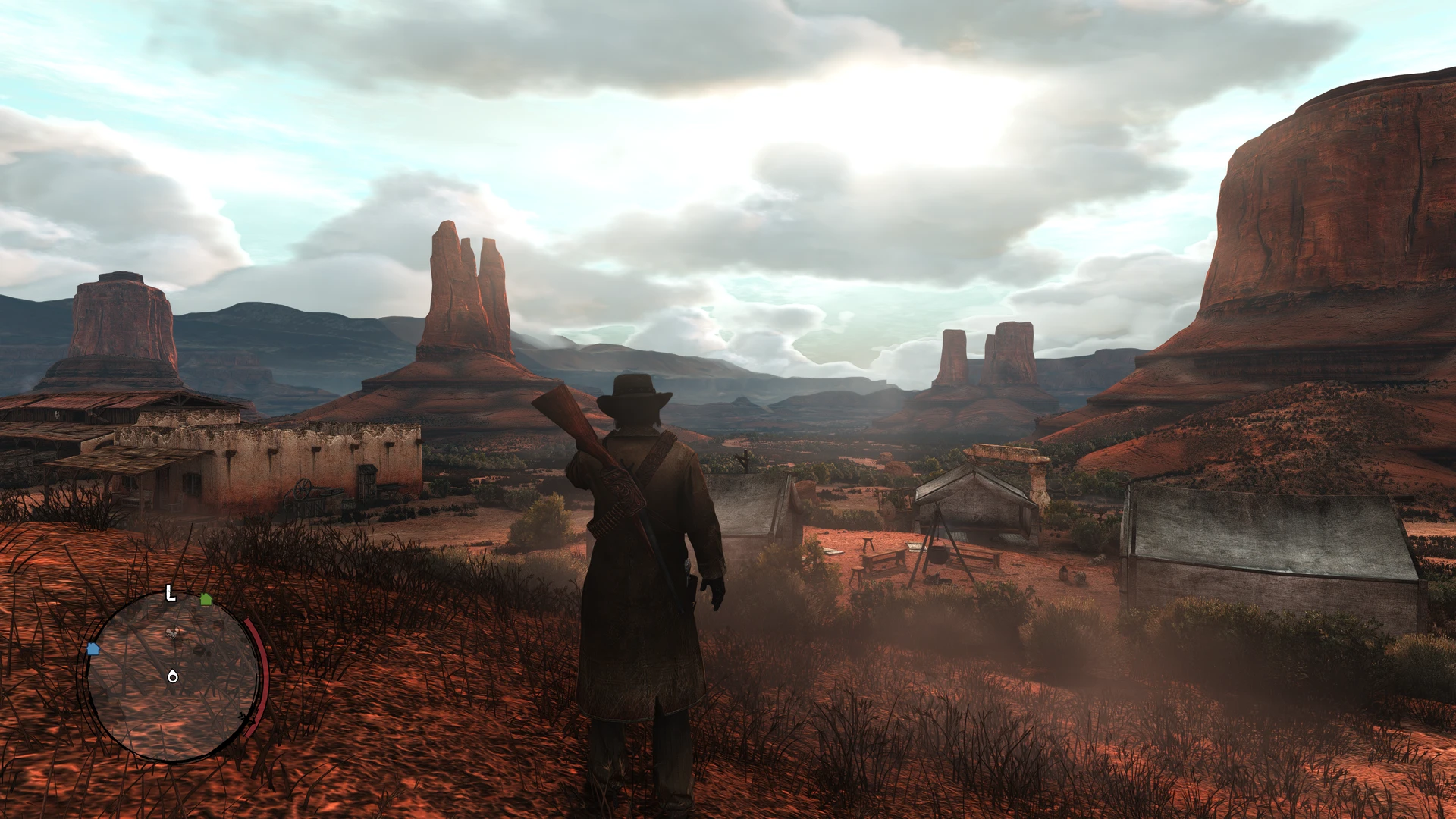Click the white player position marker
This screenshot has height=819, width=1456.
[x=173, y=676]
